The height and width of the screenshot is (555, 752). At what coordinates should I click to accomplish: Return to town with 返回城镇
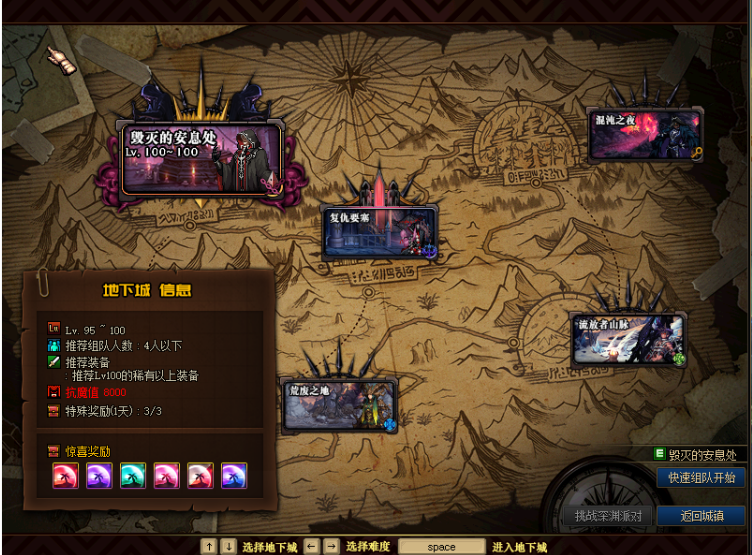click(x=701, y=516)
